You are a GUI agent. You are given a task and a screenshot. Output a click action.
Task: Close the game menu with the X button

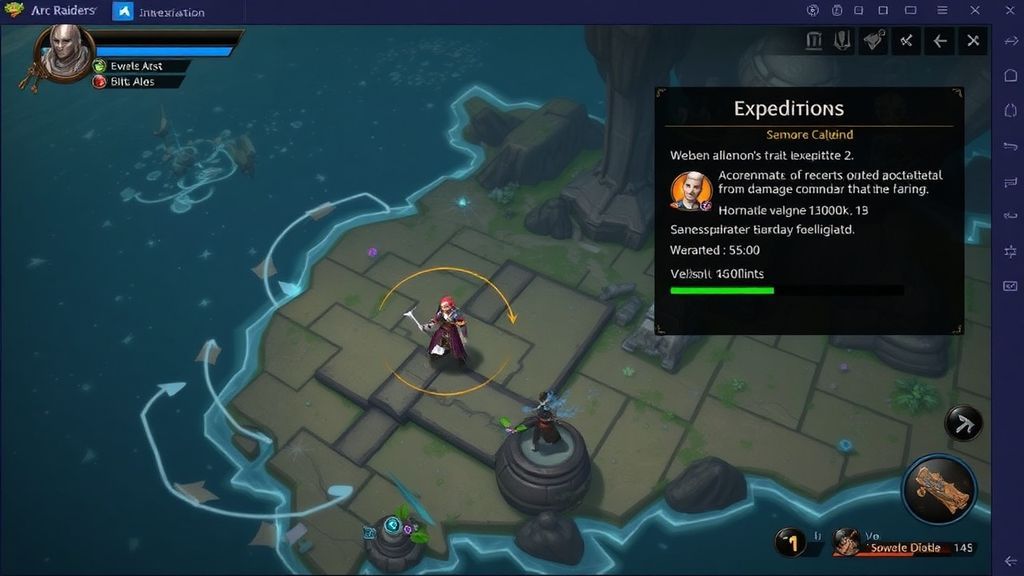coord(973,41)
